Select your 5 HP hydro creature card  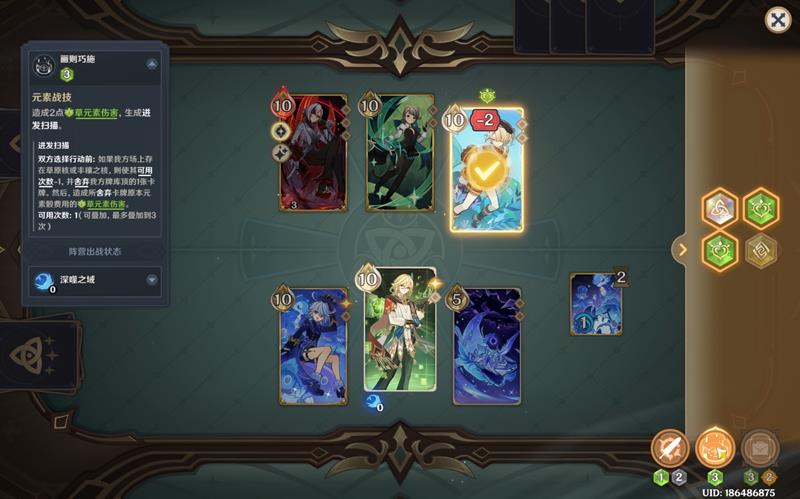click(x=487, y=346)
